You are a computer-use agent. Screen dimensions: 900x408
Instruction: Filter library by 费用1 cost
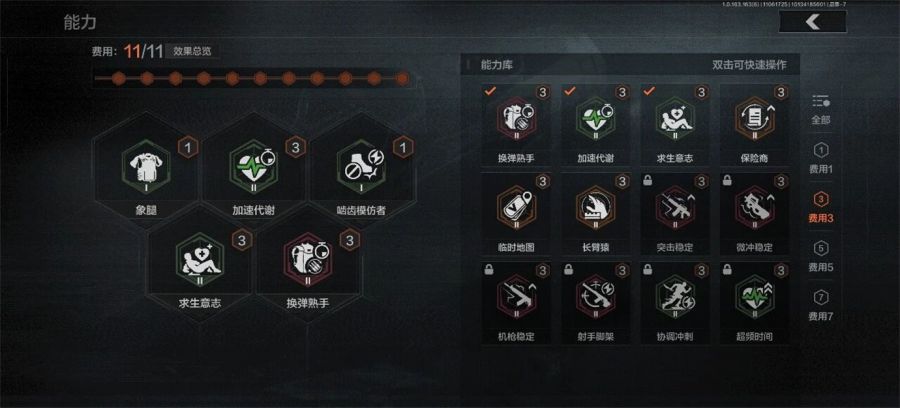821,158
